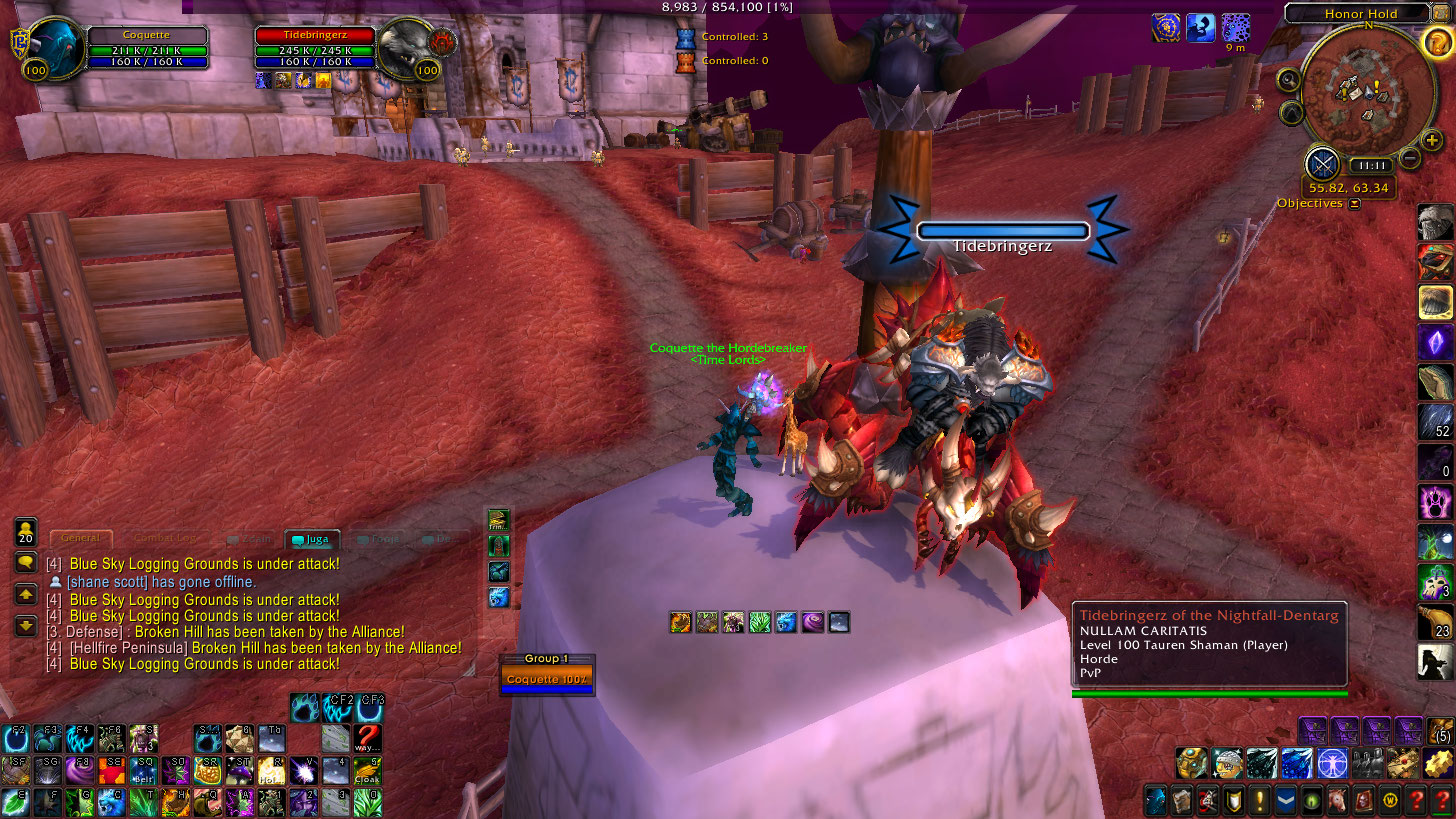Open the Combat Log tab
The height and width of the screenshot is (819, 1456).
tap(165, 539)
